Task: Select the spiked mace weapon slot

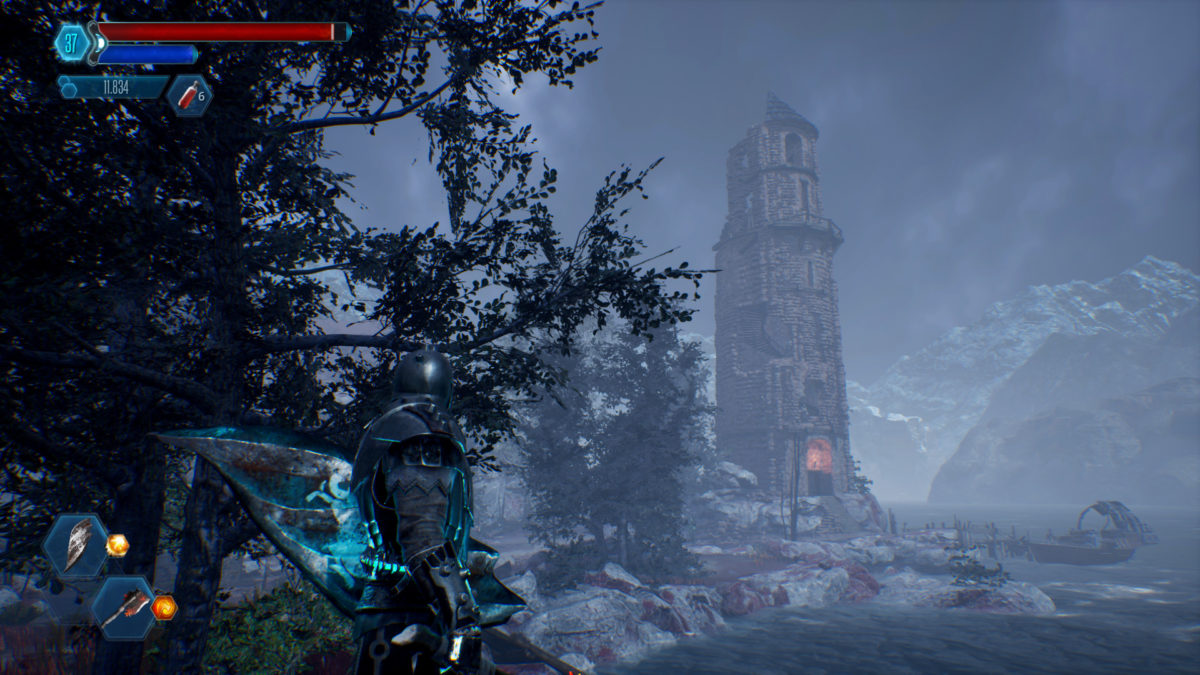Action: coord(124,608)
